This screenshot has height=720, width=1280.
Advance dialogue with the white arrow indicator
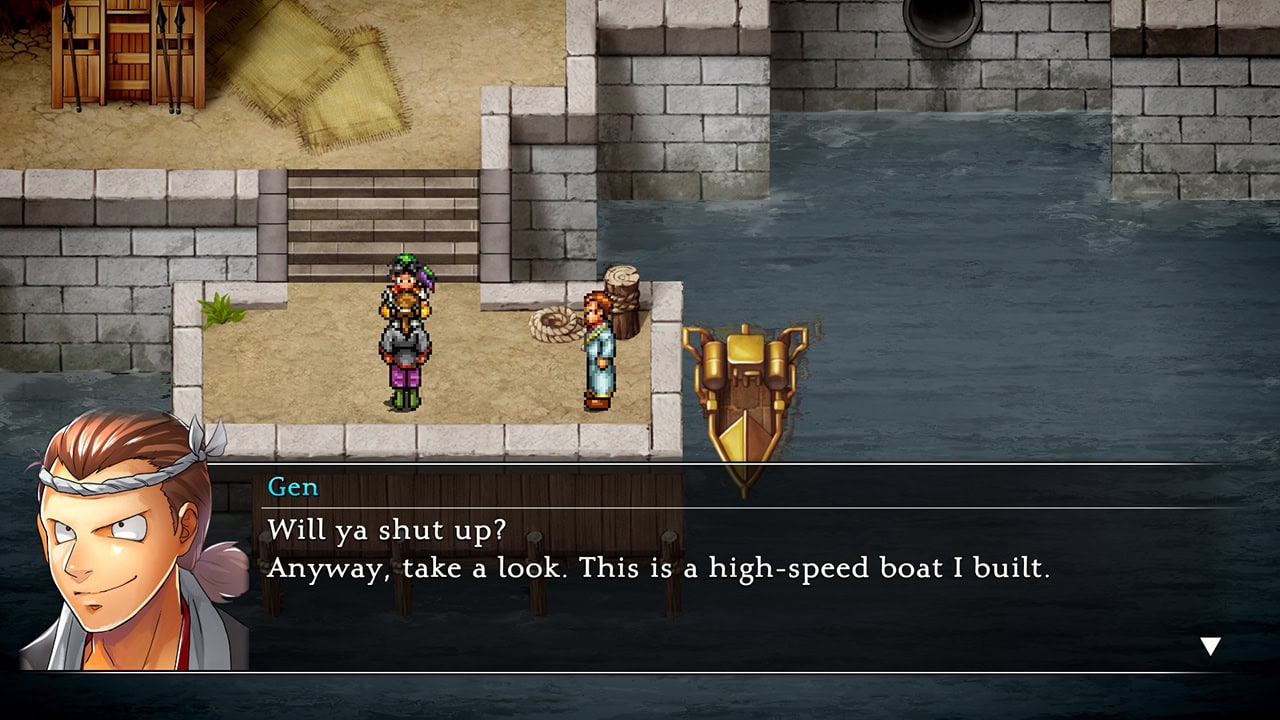tap(1210, 646)
